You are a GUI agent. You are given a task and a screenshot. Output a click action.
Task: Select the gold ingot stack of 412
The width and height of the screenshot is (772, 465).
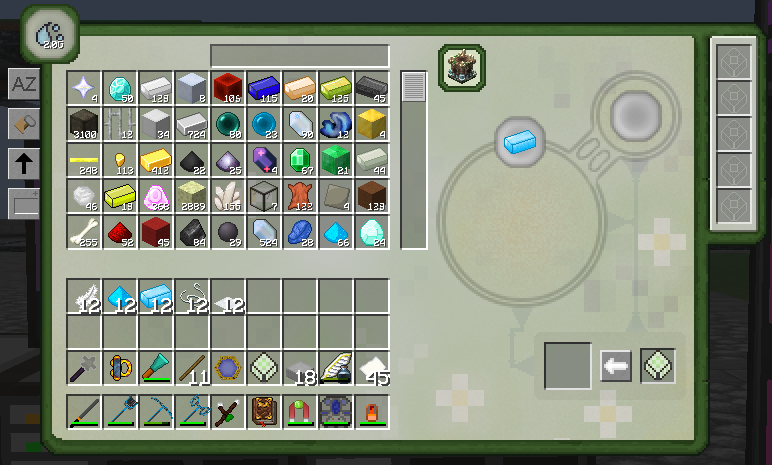[x=156, y=160]
